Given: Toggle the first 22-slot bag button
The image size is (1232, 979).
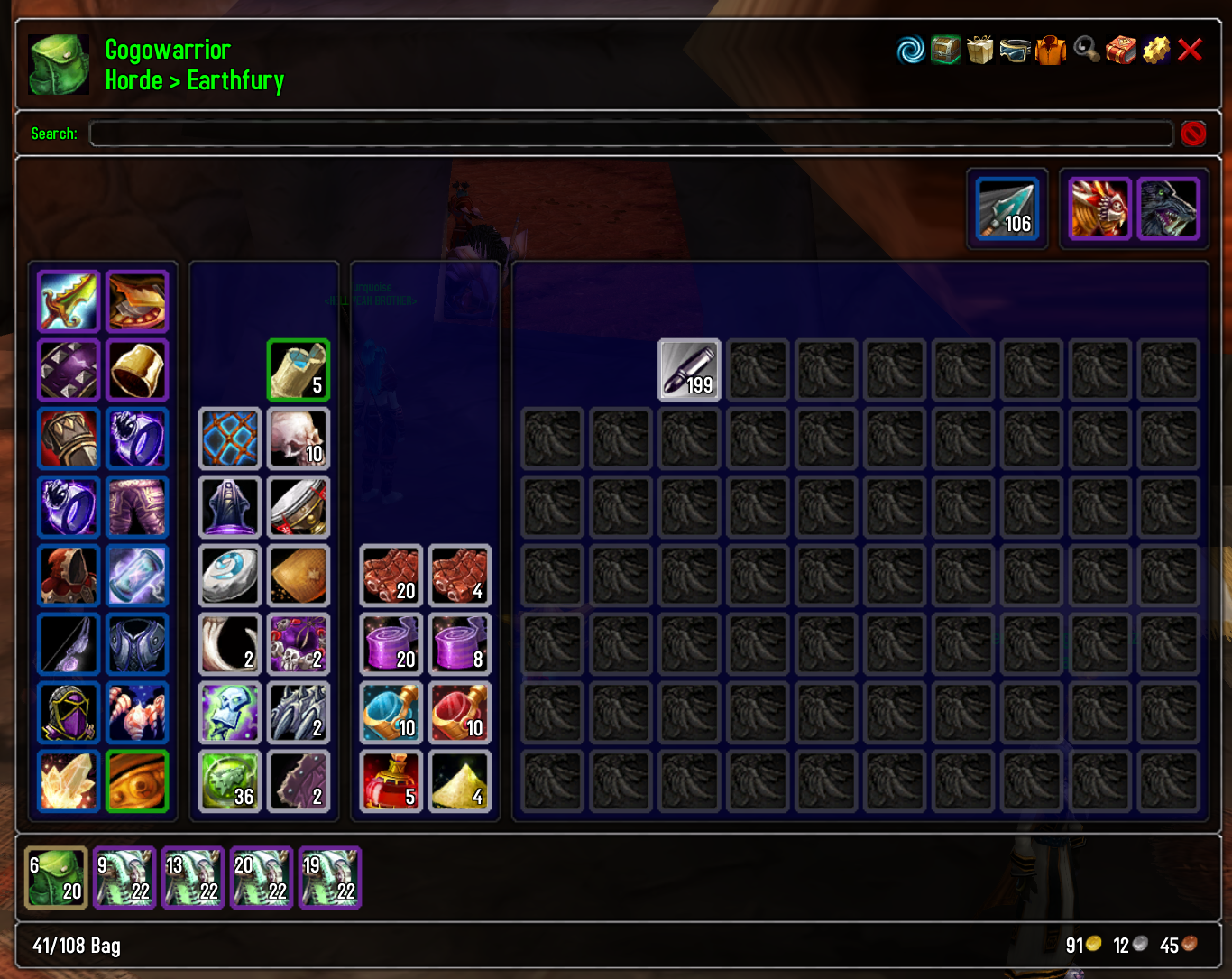Looking at the screenshot, I should (x=124, y=877).
